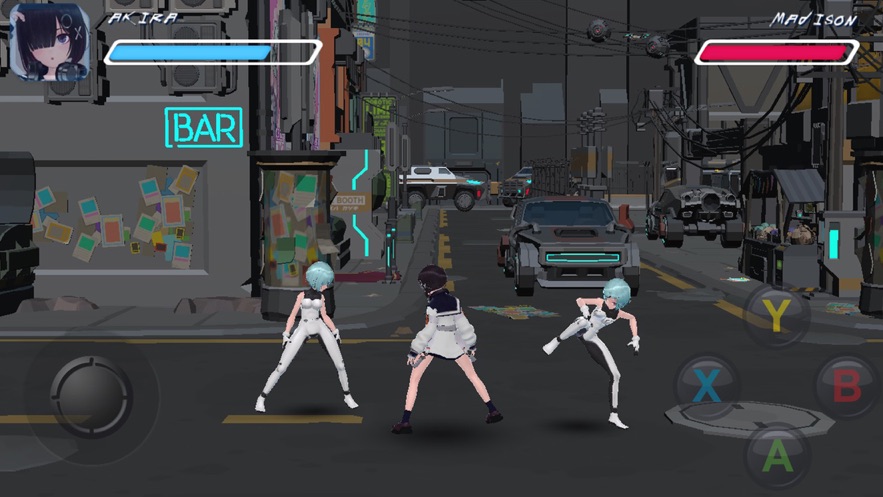Tap the red B action button
The height and width of the screenshot is (497, 883).
click(x=846, y=385)
